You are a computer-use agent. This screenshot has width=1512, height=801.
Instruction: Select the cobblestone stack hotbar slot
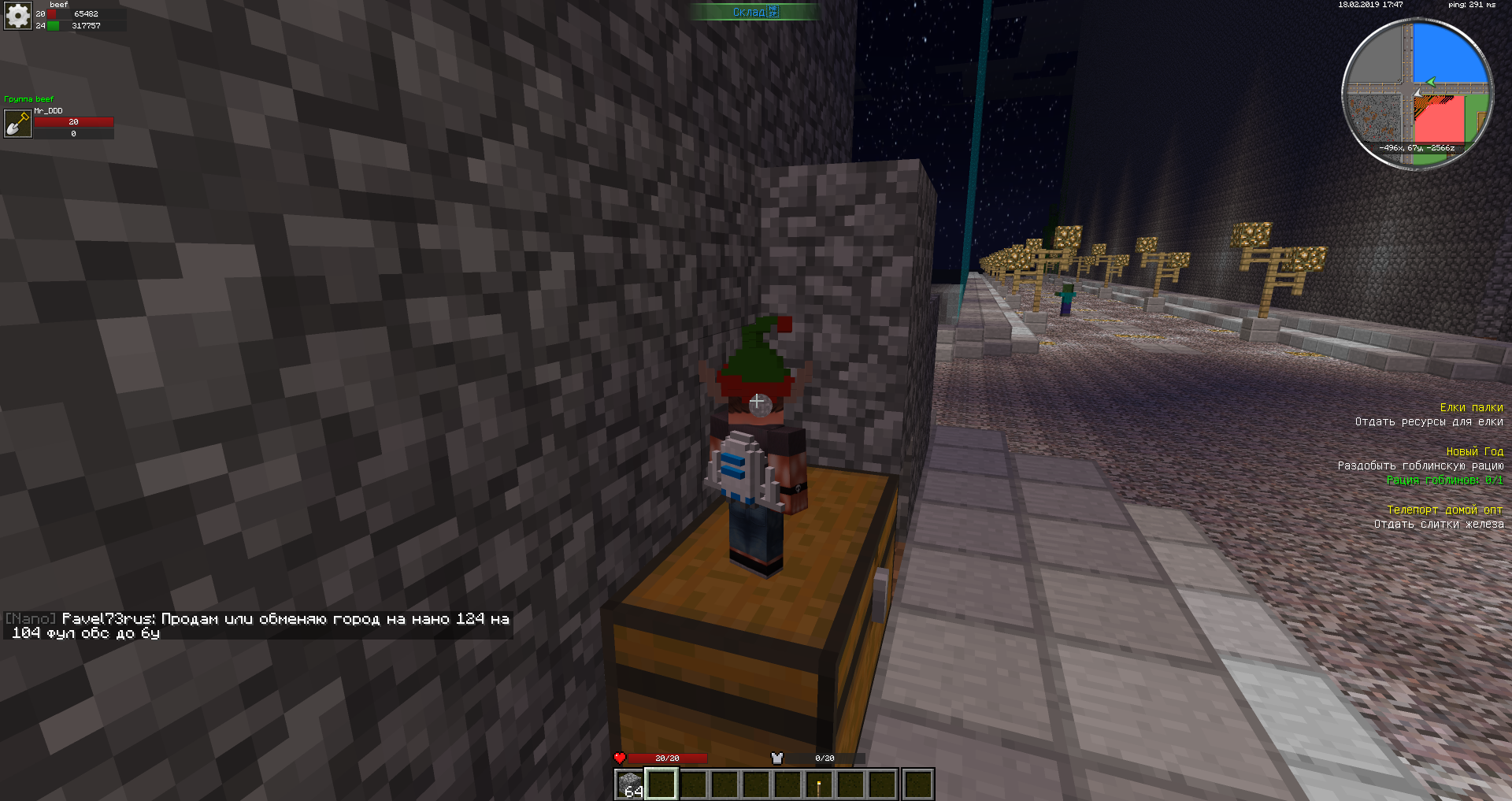coord(630,784)
